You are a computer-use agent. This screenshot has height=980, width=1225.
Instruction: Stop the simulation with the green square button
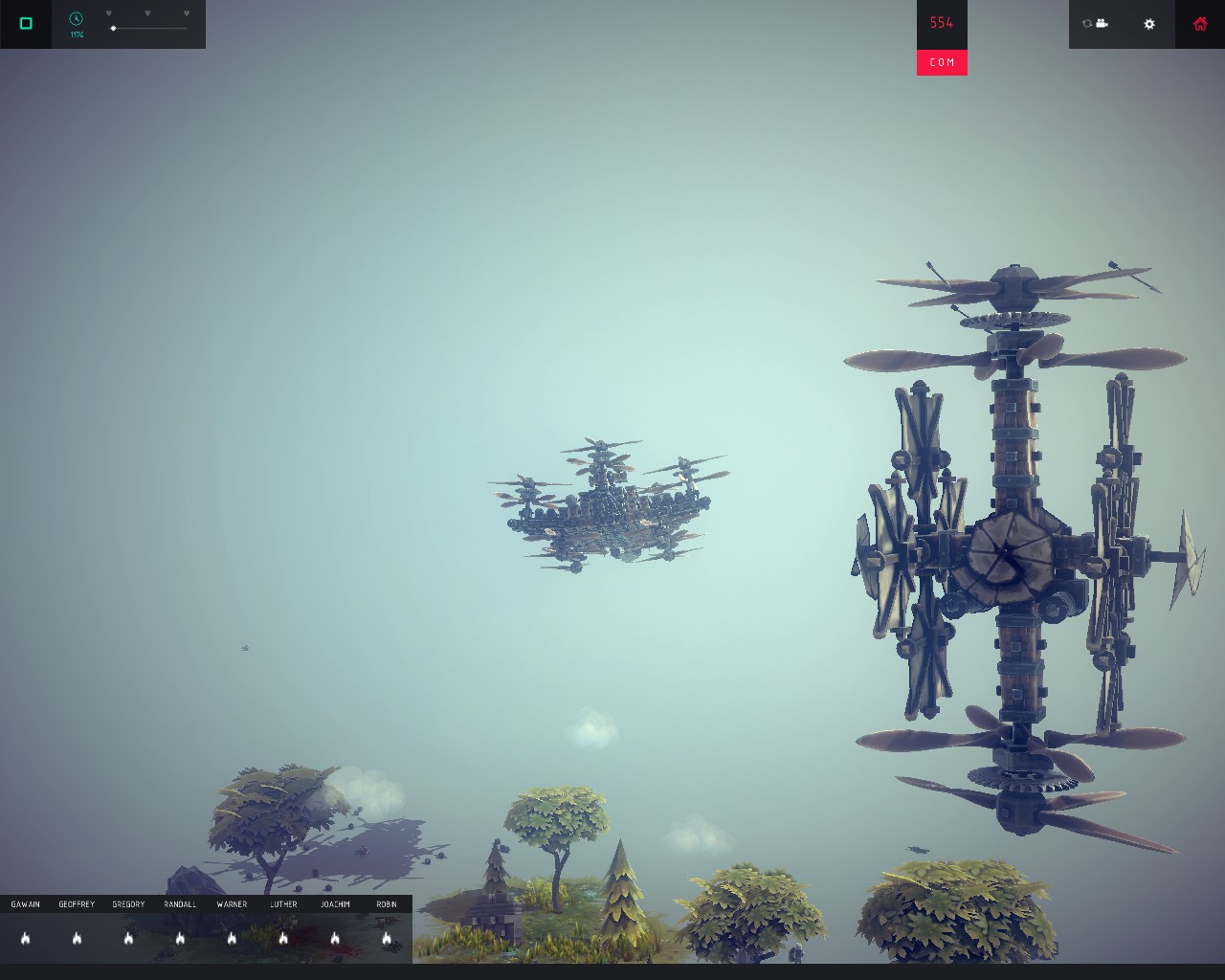[26, 23]
